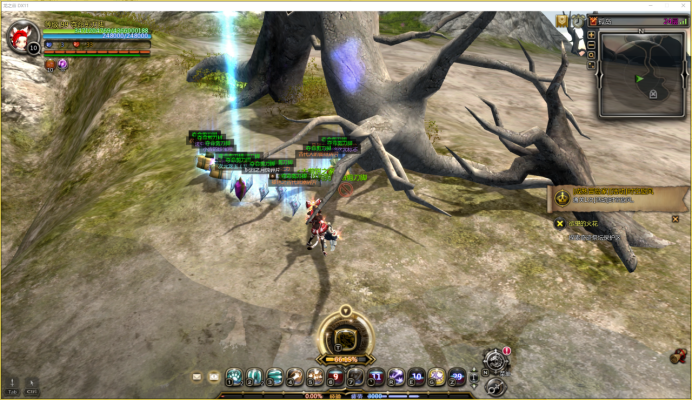Expand the arrow above the golden ring
The image size is (692, 401).
coord(345,309)
